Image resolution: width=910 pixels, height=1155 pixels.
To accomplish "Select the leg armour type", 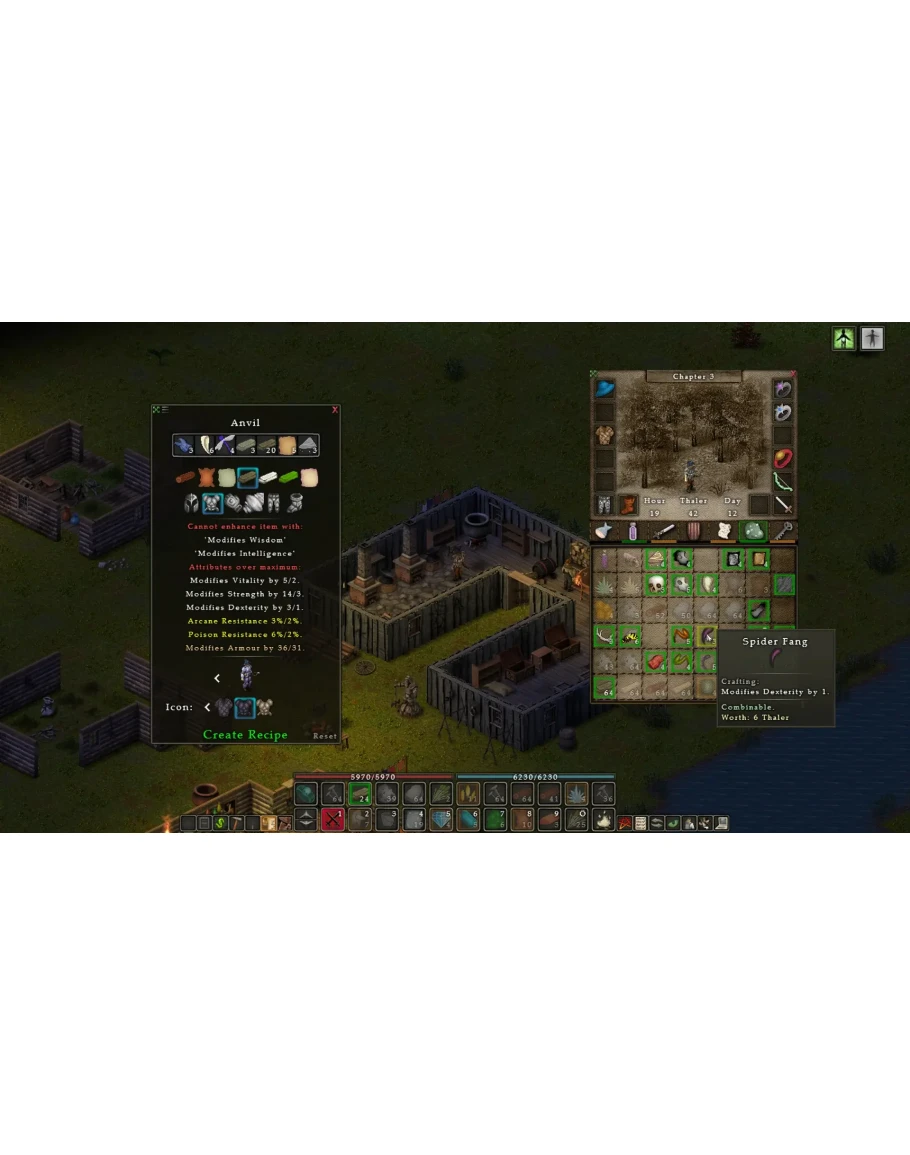I will (x=274, y=503).
